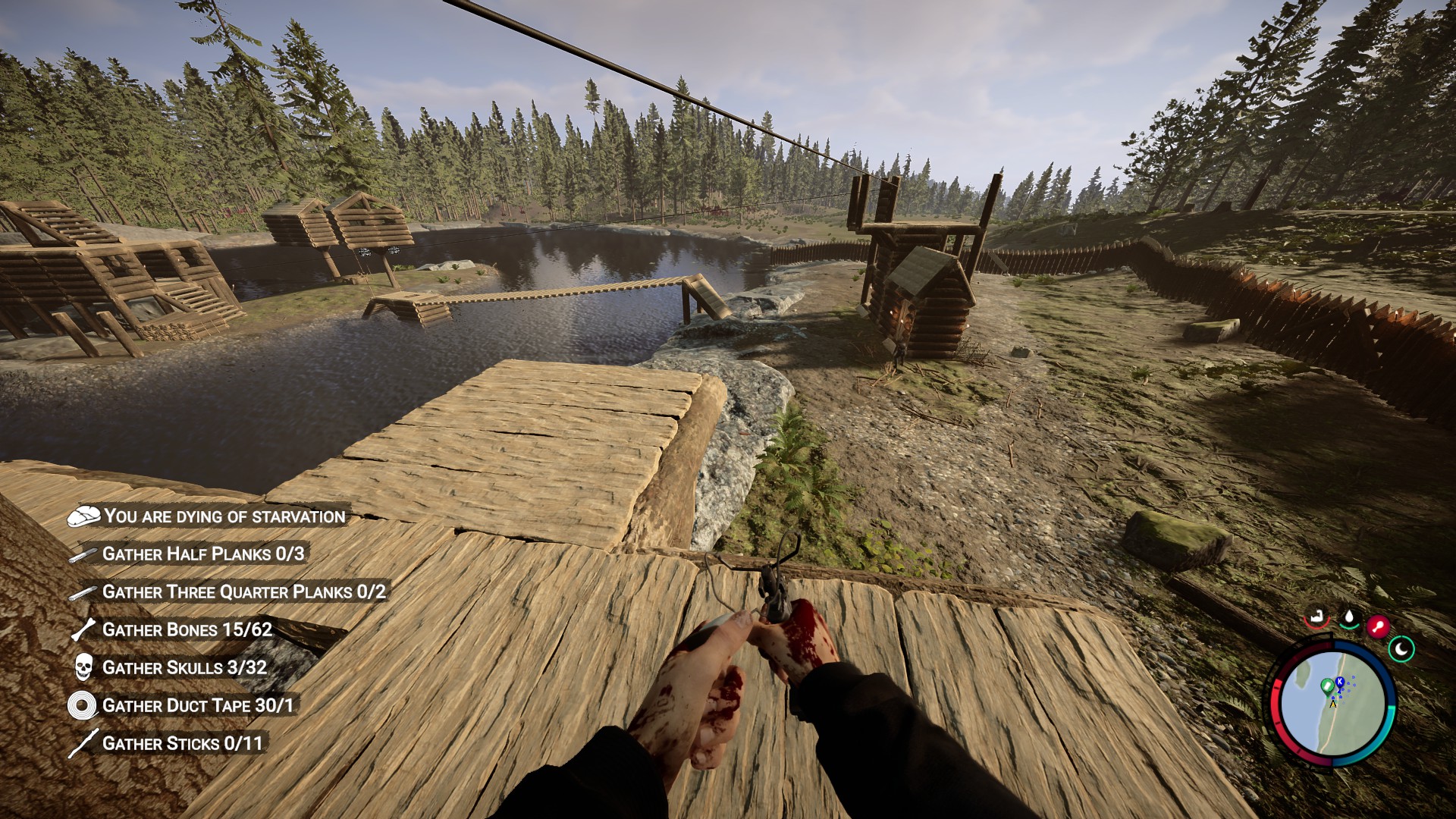Click the meat icon beside the starvation warning

[86, 517]
